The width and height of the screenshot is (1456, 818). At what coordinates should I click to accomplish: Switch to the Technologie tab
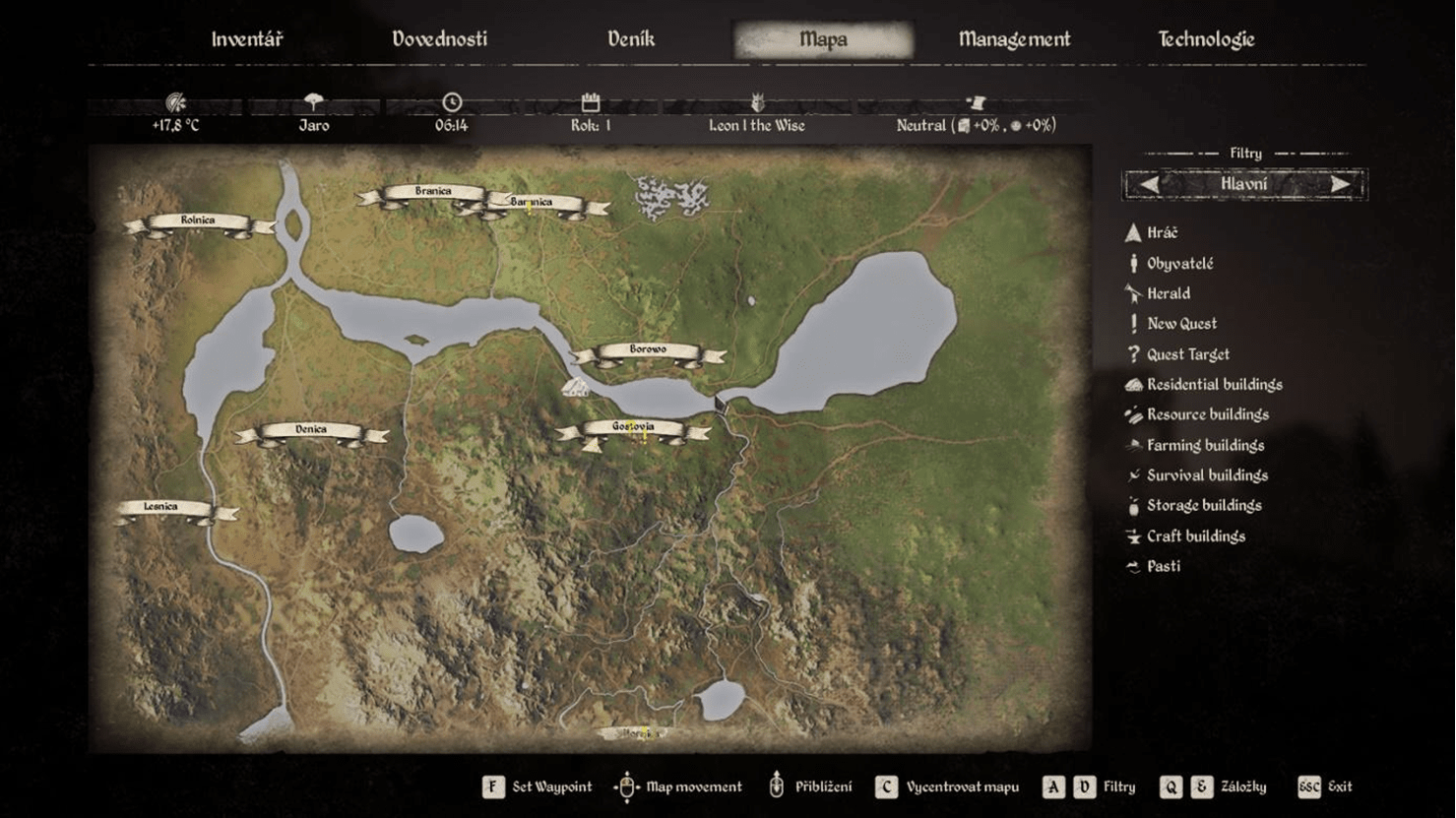[1206, 39]
